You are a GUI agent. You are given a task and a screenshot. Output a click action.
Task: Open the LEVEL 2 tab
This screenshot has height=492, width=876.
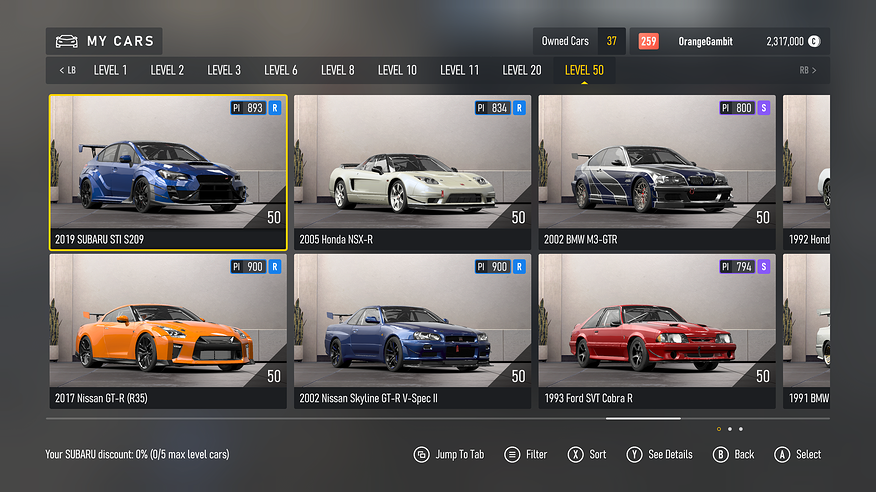(x=167, y=70)
